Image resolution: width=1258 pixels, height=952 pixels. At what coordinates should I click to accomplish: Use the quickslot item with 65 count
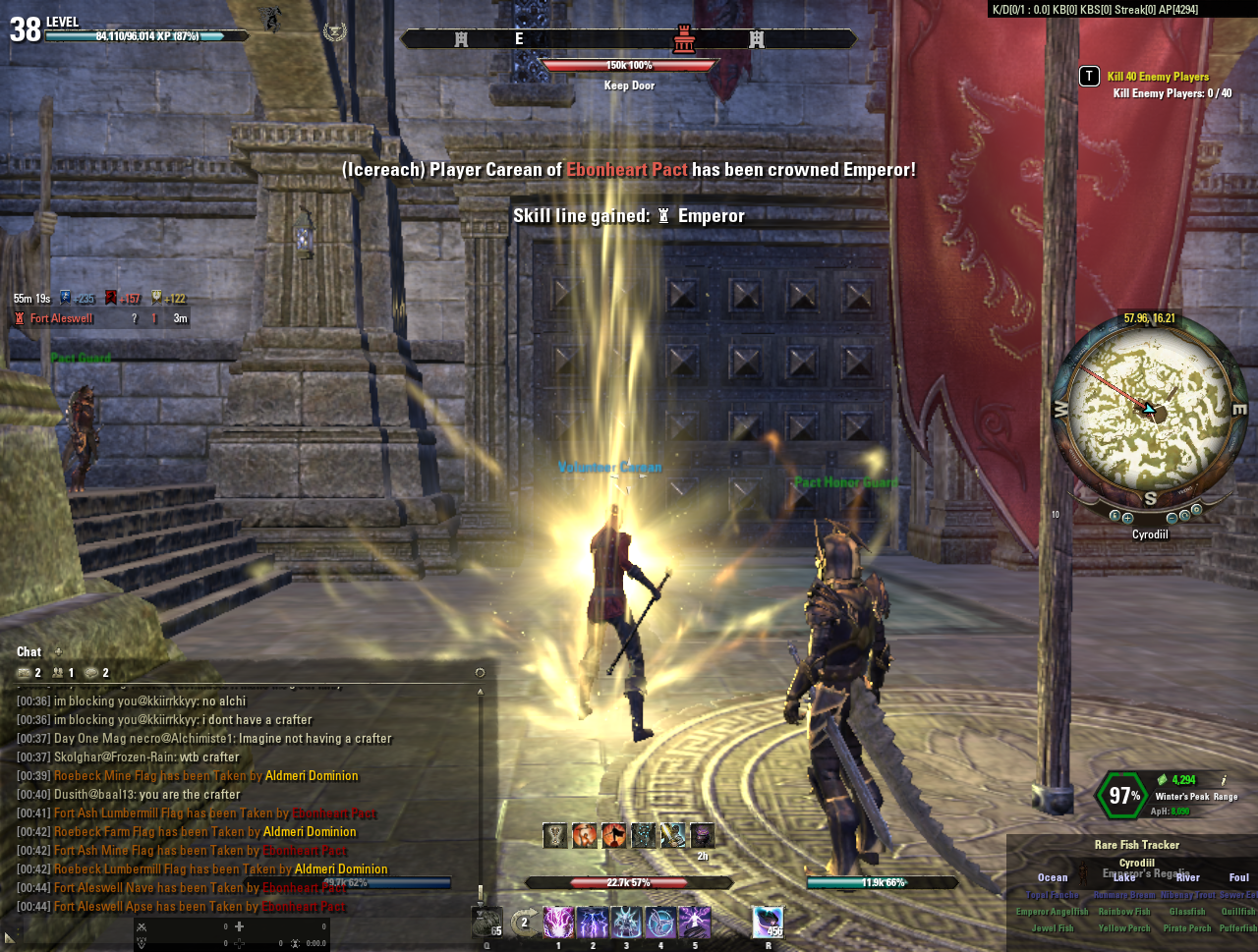[x=487, y=923]
